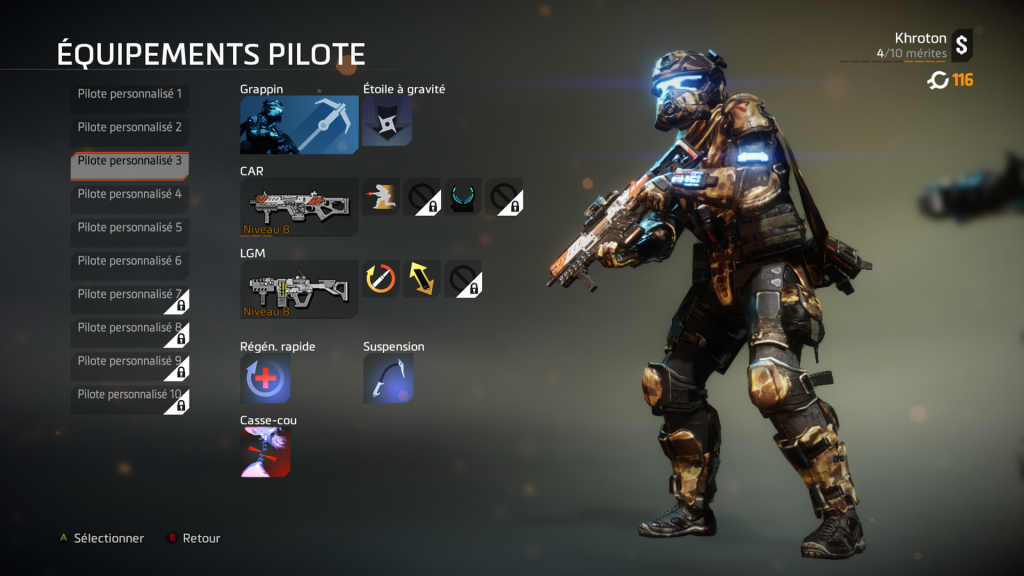Select the LGM yellow double-arrow mod
This screenshot has height=576, width=1024.
click(x=422, y=279)
